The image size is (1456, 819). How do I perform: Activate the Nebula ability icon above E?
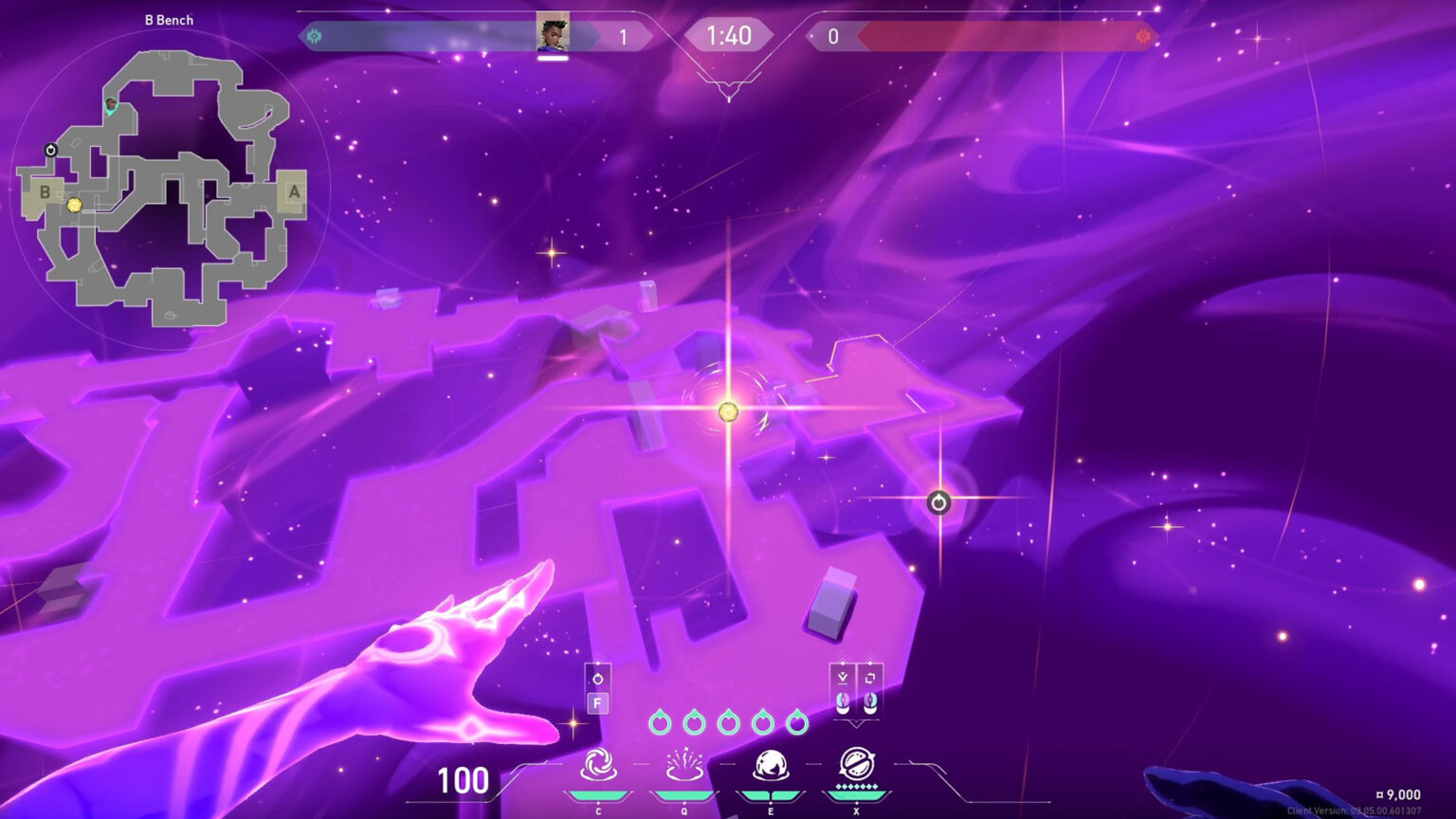(773, 763)
